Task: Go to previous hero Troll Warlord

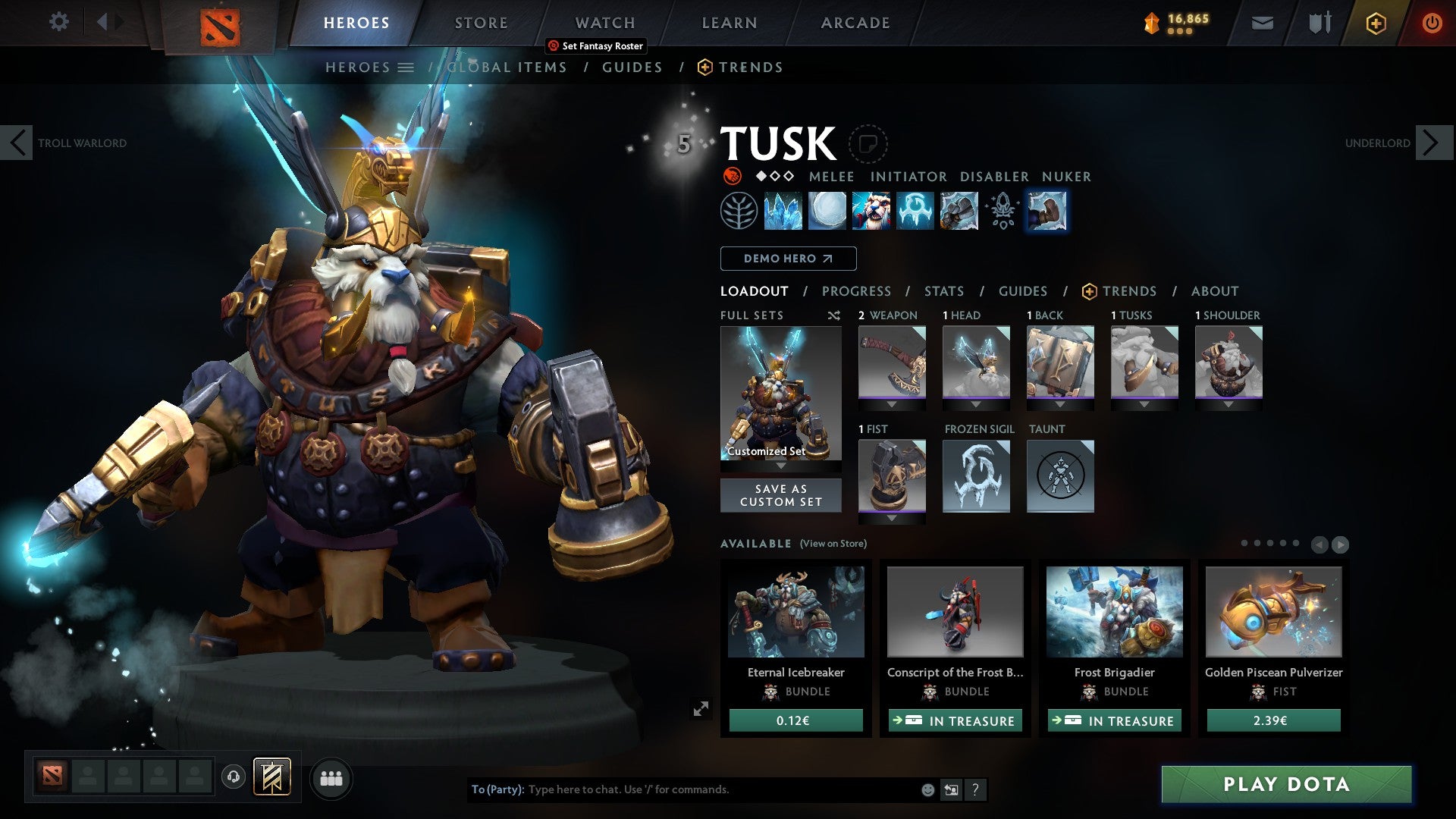Action: tap(17, 143)
